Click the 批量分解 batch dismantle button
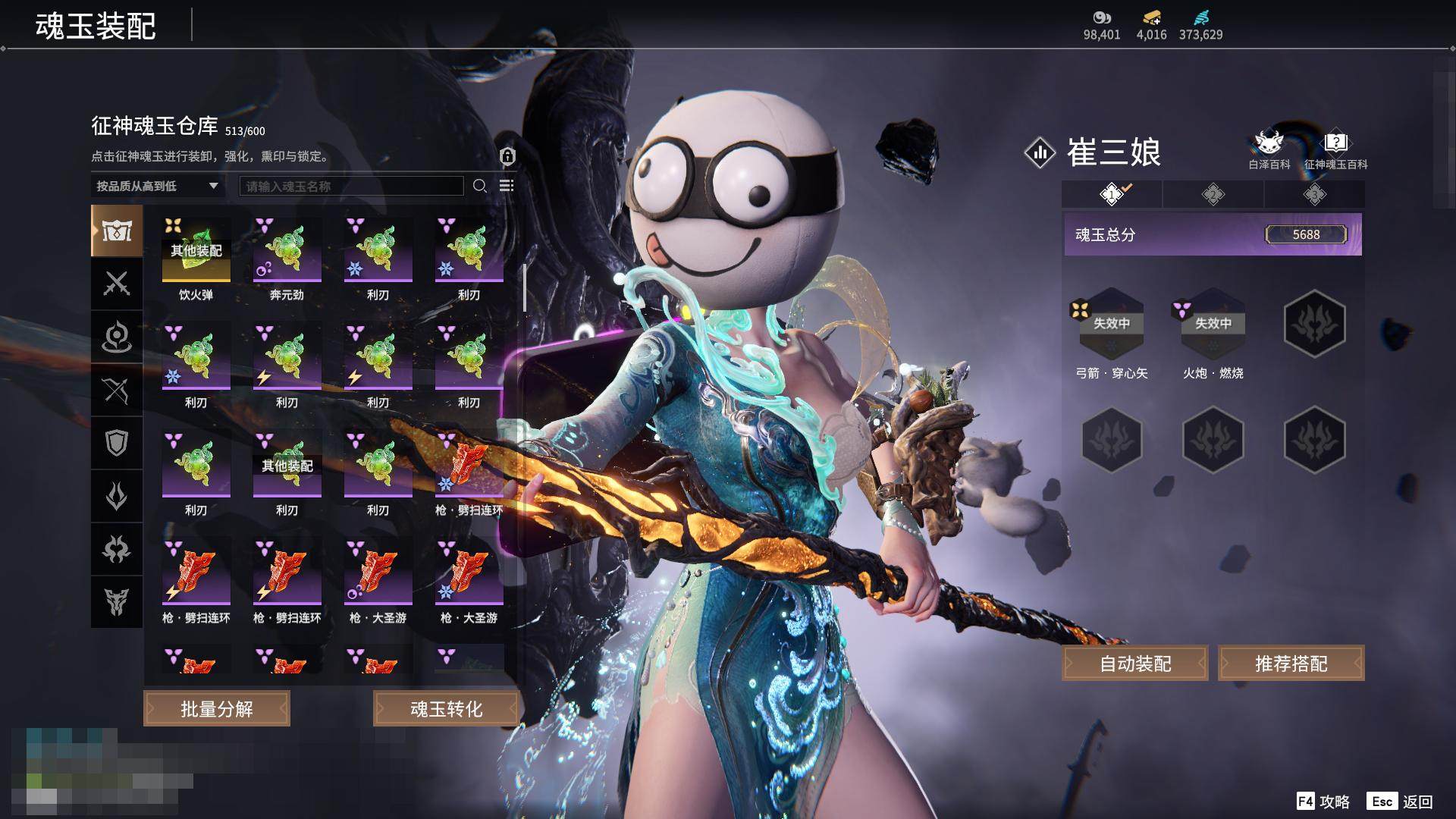The image size is (1456, 819). [x=216, y=708]
